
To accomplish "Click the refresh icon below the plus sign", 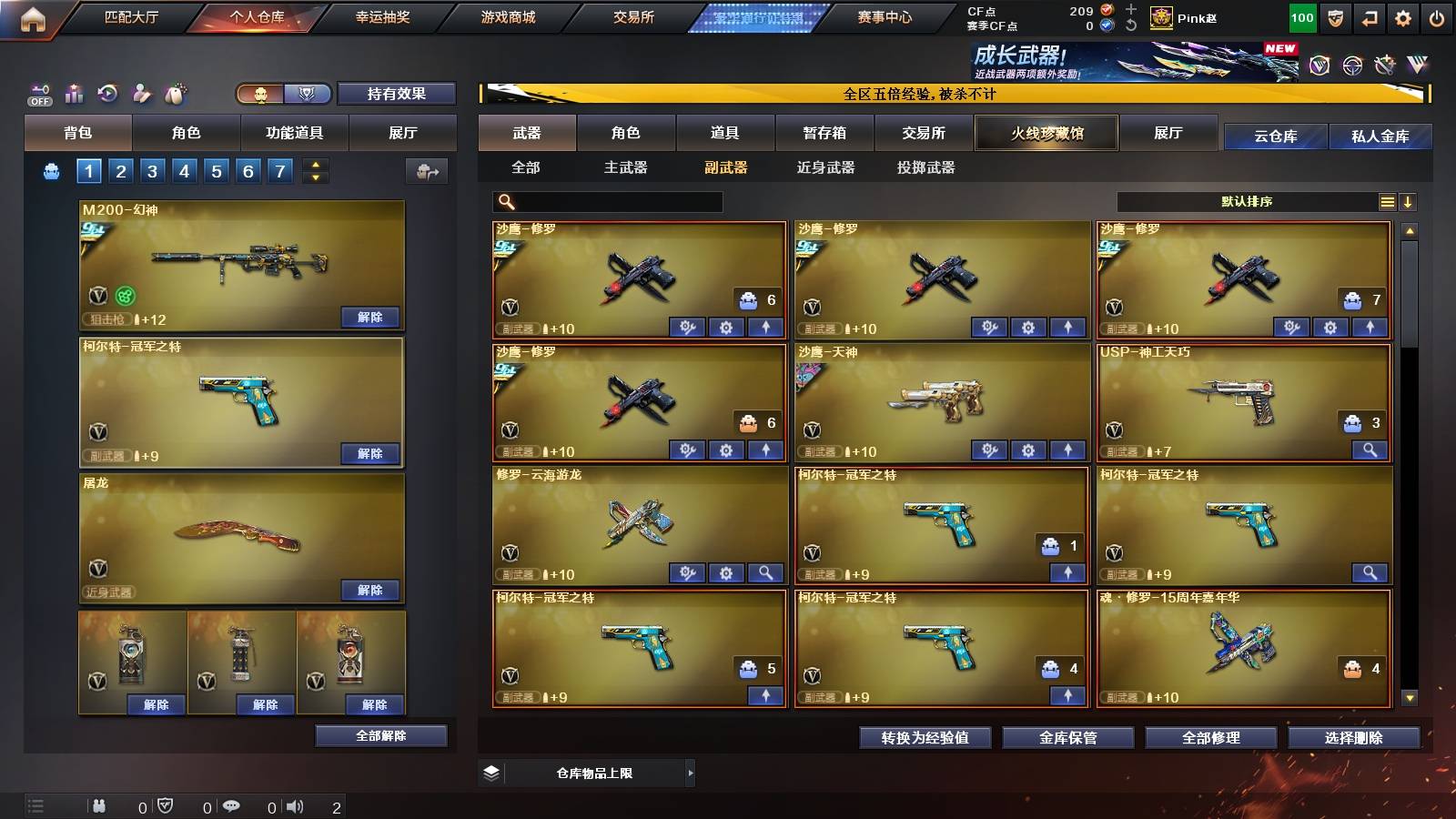I will click(x=1129, y=27).
